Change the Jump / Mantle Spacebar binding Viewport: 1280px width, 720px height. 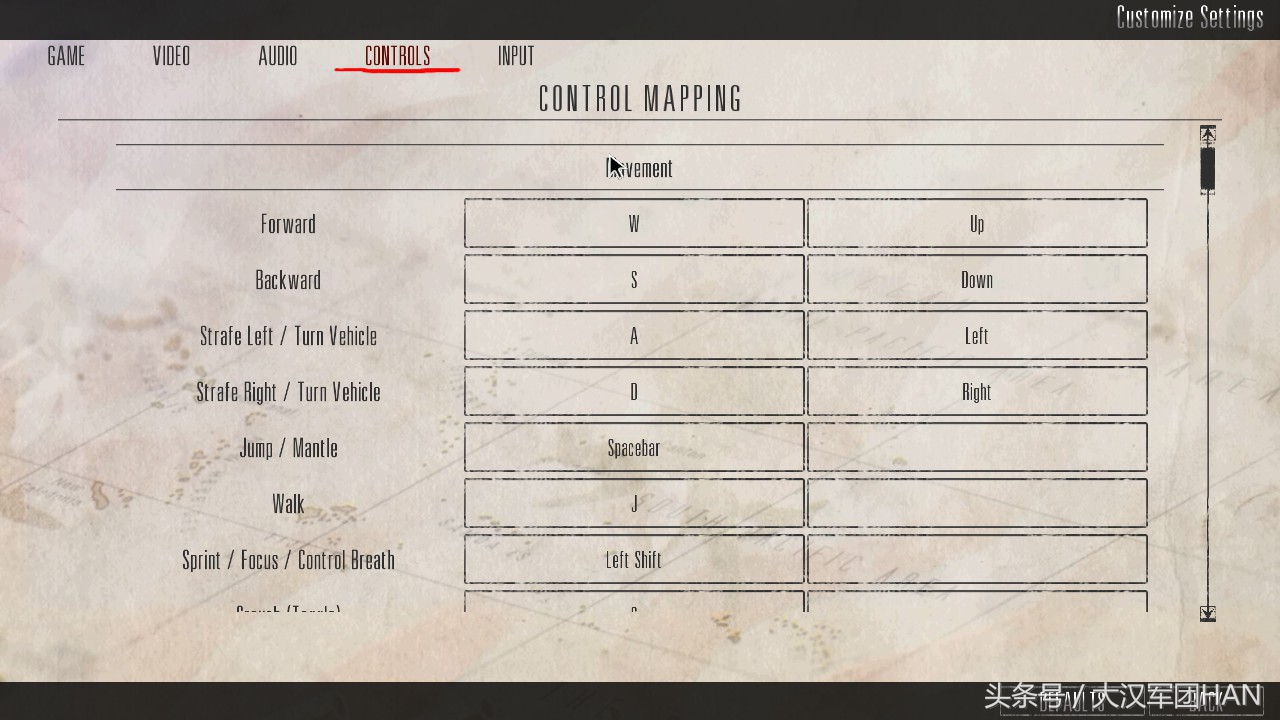click(x=634, y=447)
